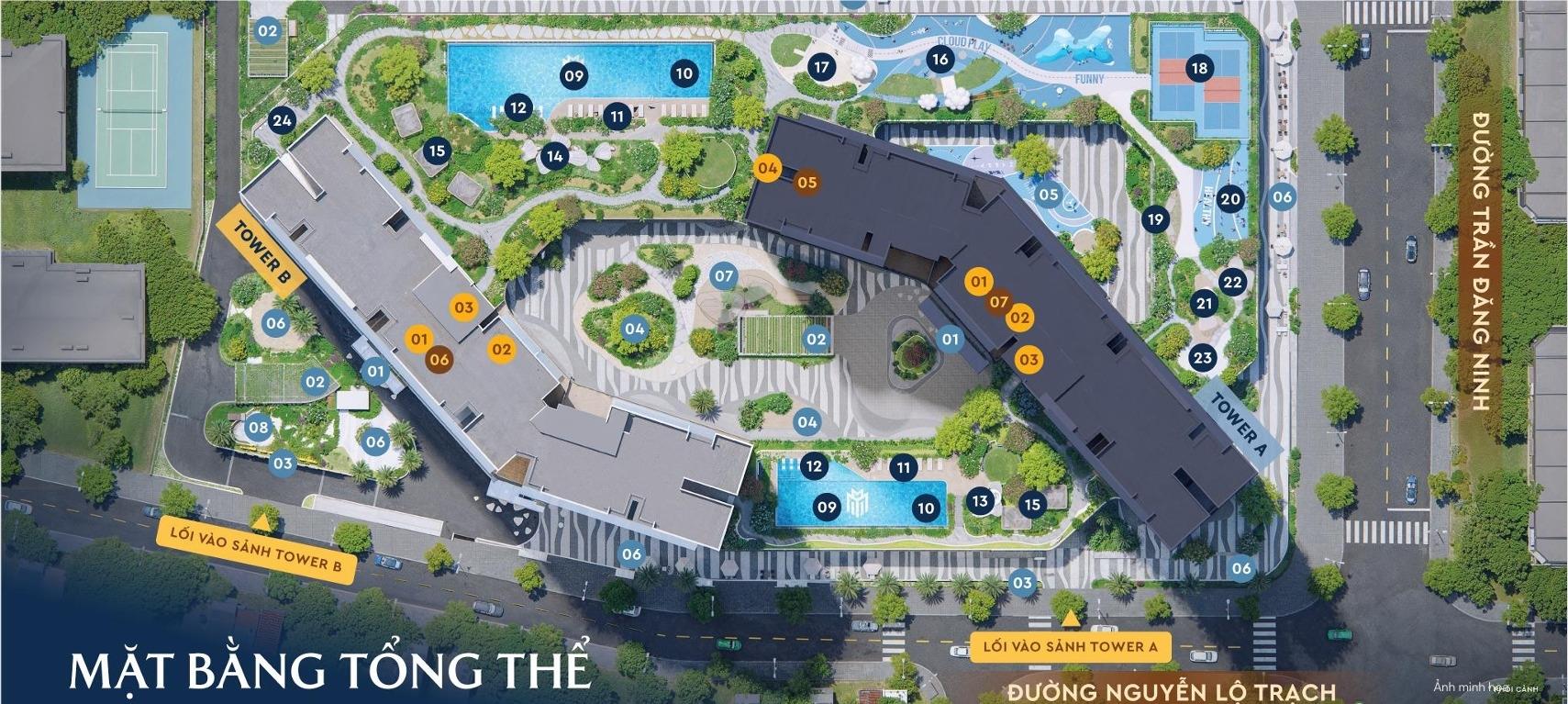Click map marker number 17

821,66
